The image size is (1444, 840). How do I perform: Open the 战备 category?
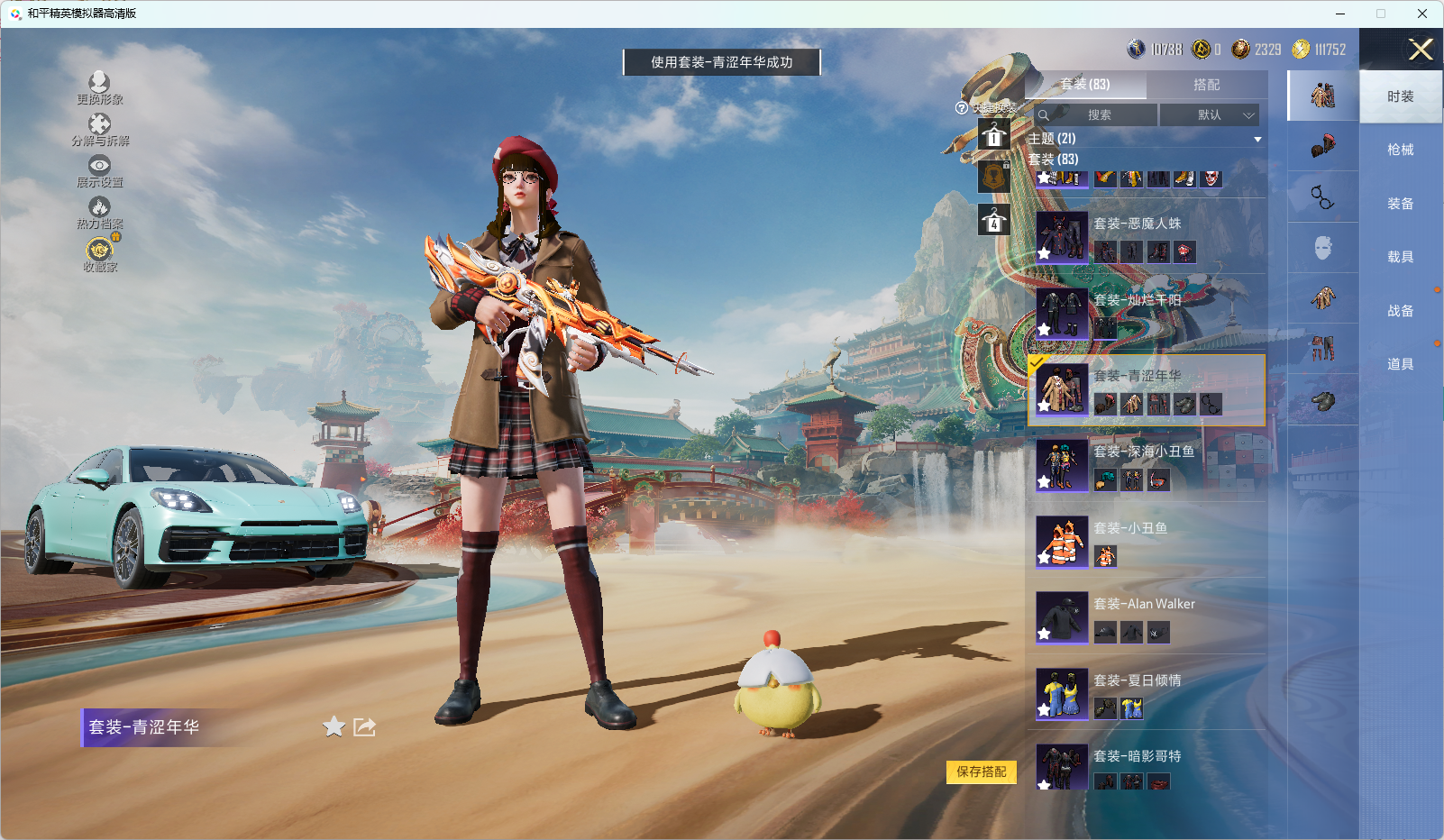pyautogui.click(x=1400, y=311)
